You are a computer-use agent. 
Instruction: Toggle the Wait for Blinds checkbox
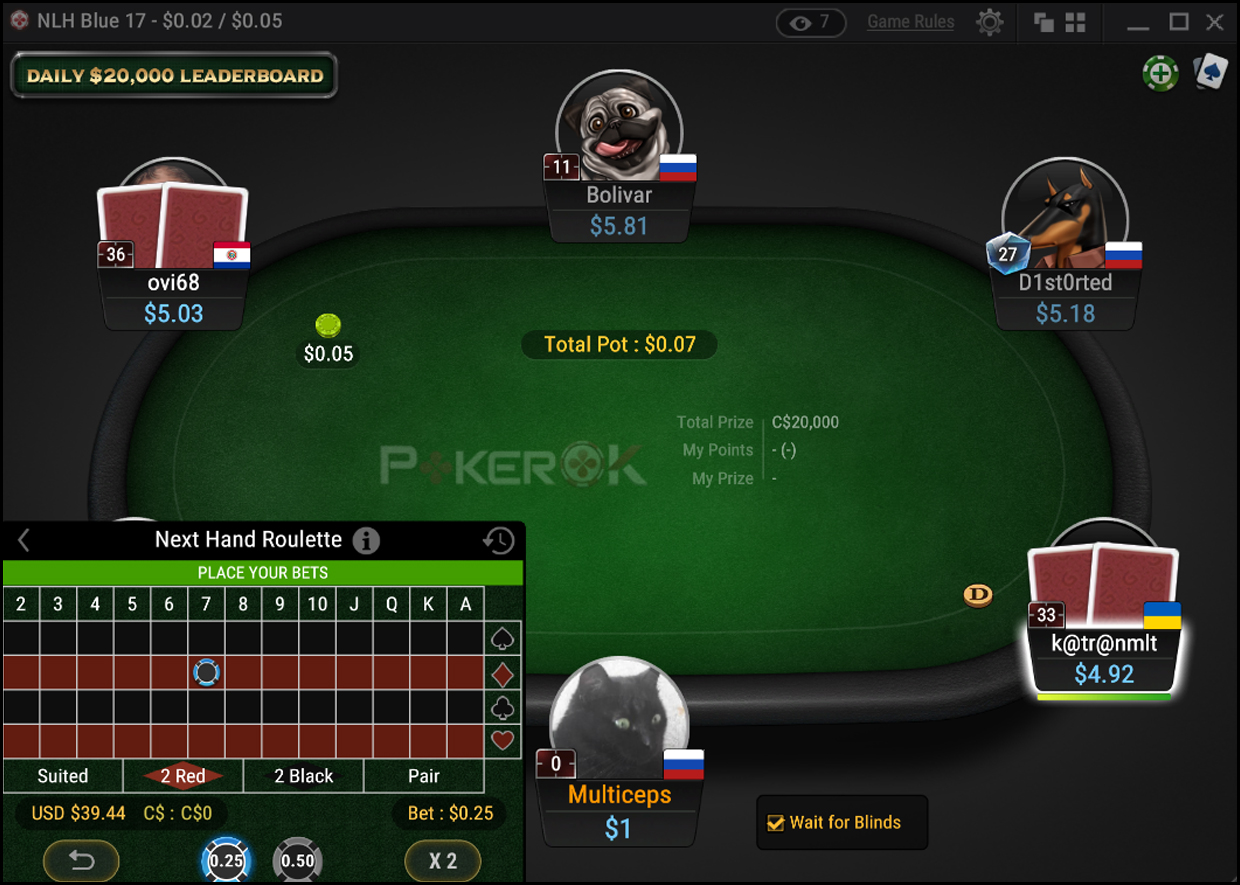[775, 823]
